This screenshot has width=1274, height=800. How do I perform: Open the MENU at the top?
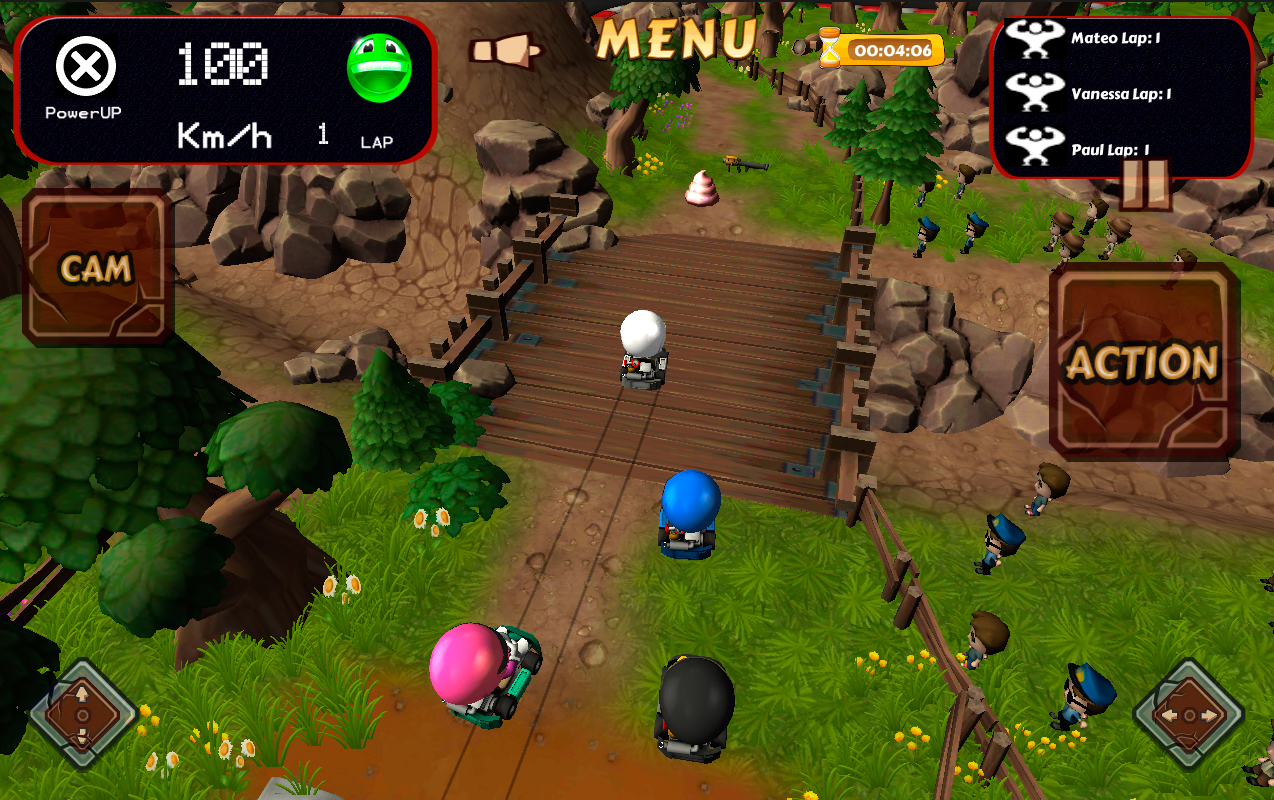click(x=676, y=39)
